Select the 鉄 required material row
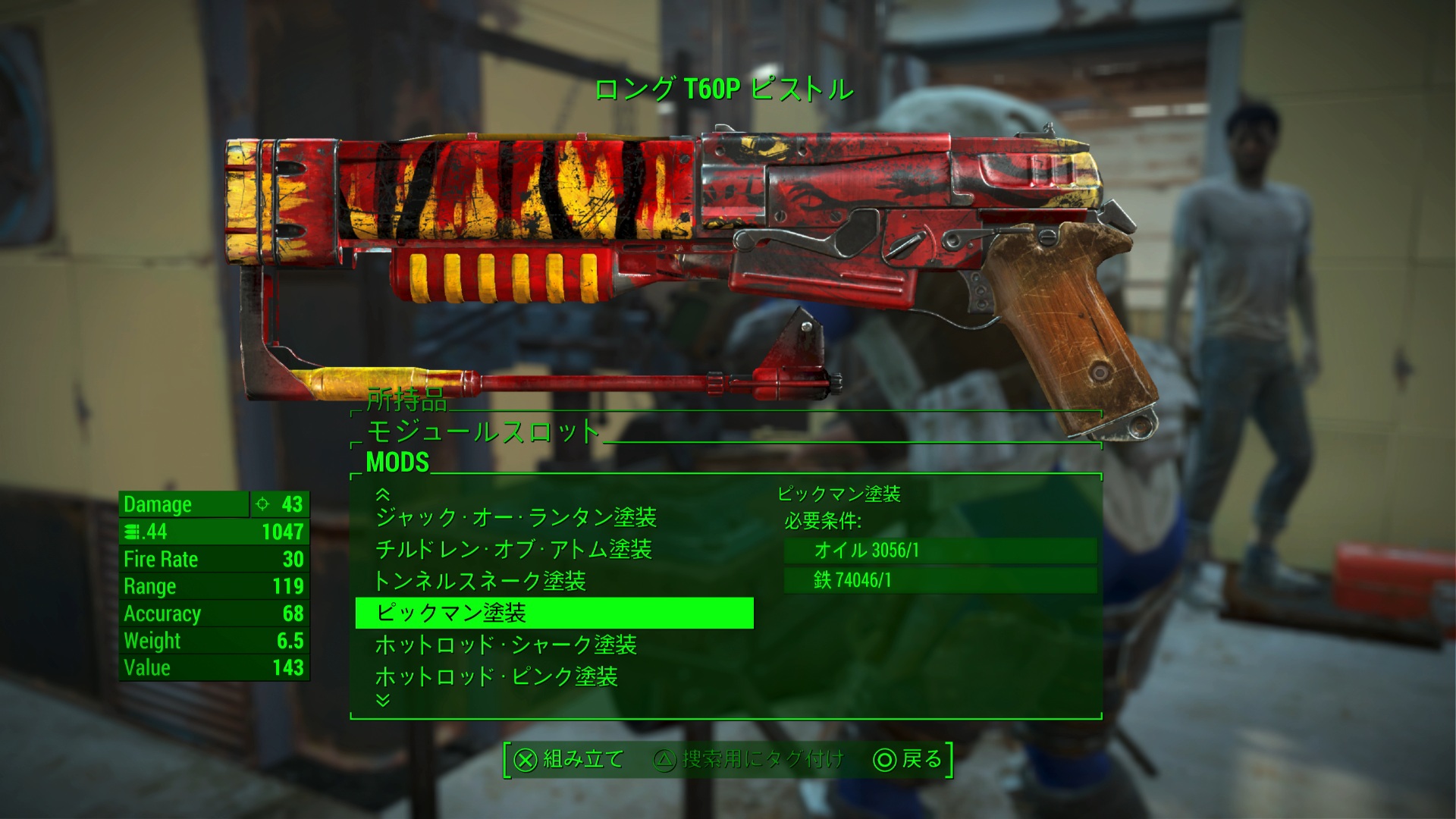 [940, 581]
